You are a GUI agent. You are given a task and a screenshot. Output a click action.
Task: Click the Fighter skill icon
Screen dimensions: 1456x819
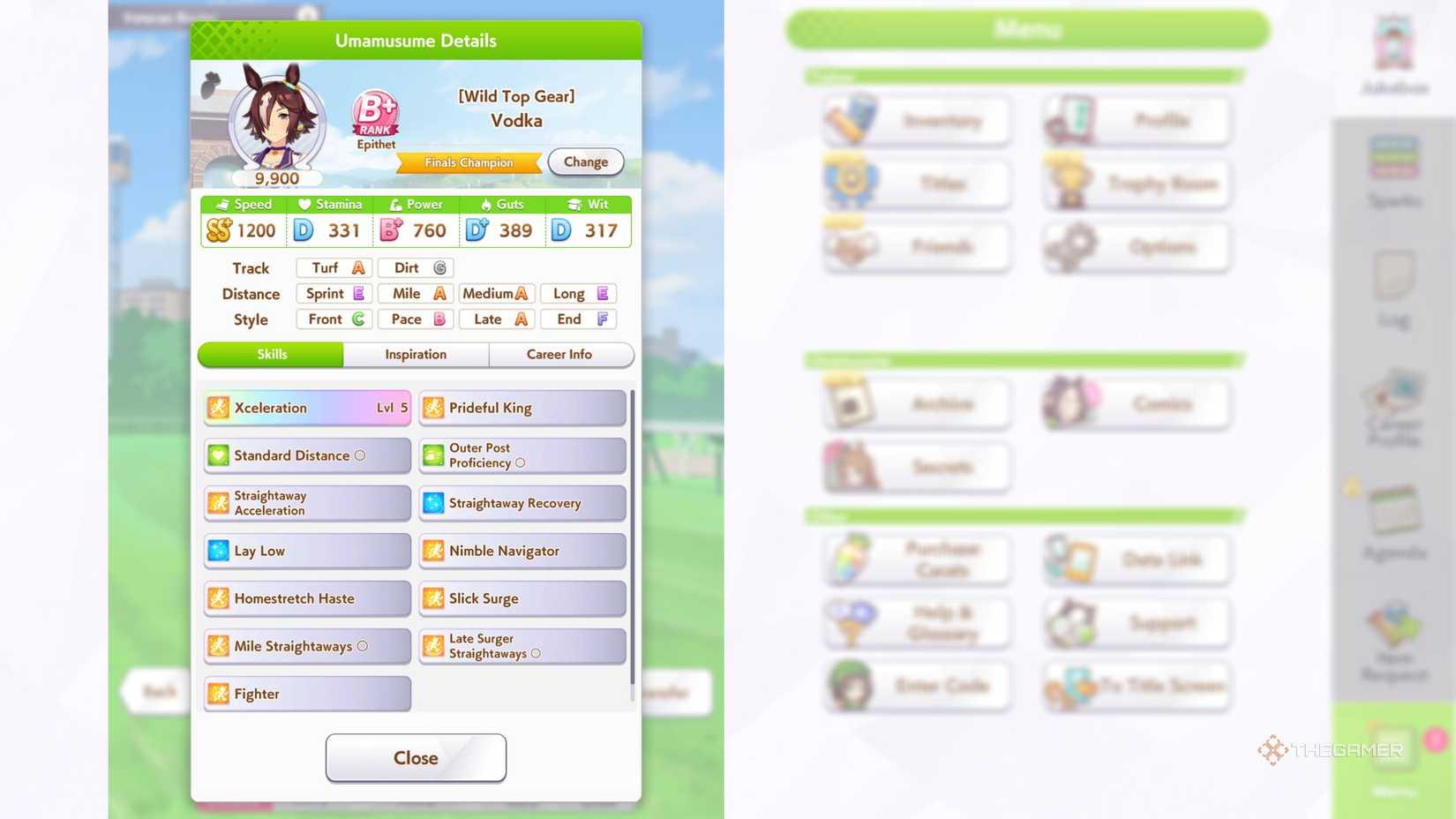point(218,693)
